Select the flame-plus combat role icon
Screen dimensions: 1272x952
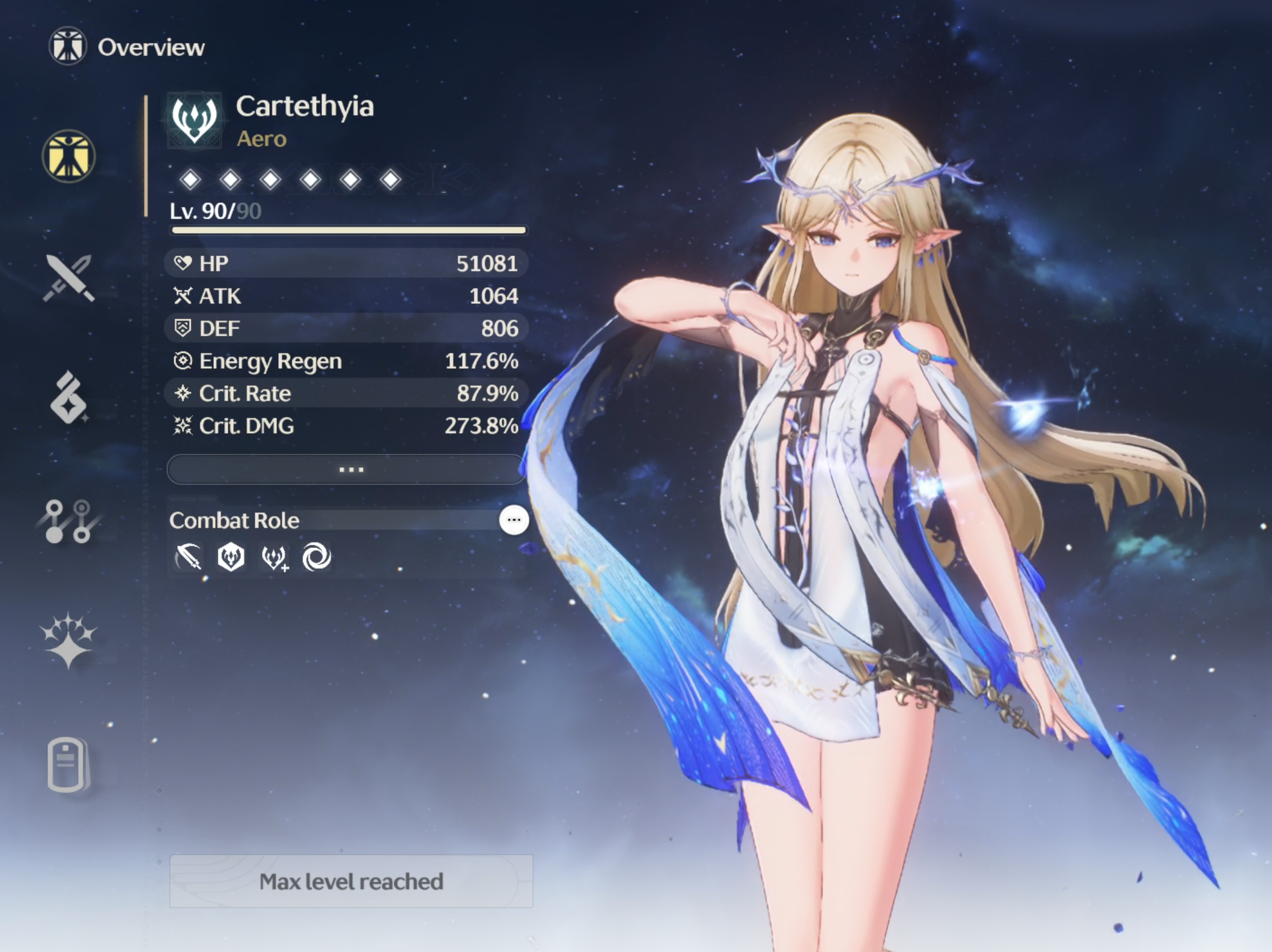click(x=275, y=557)
